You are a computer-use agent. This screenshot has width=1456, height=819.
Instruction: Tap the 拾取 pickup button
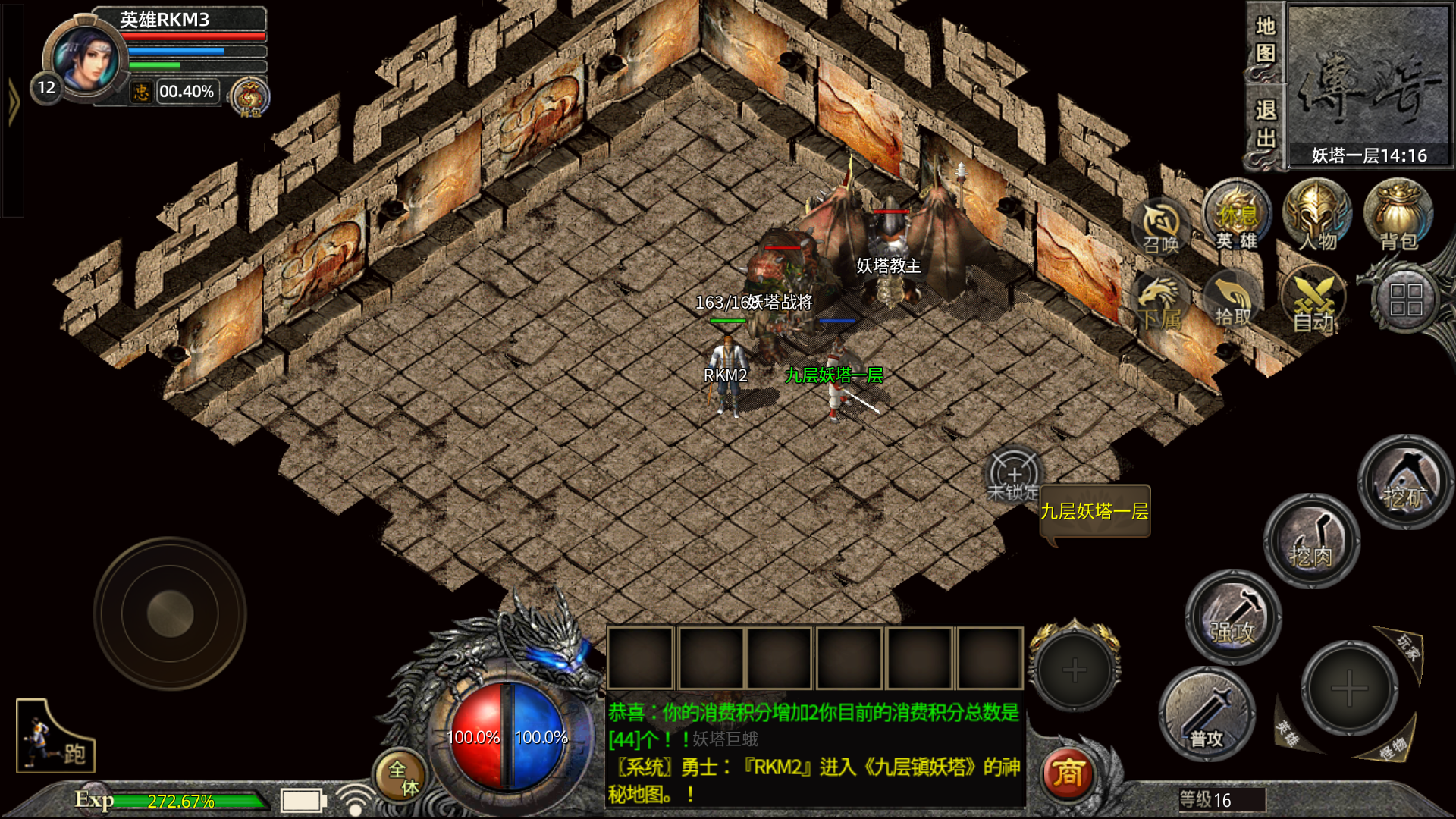point(1233,301)
